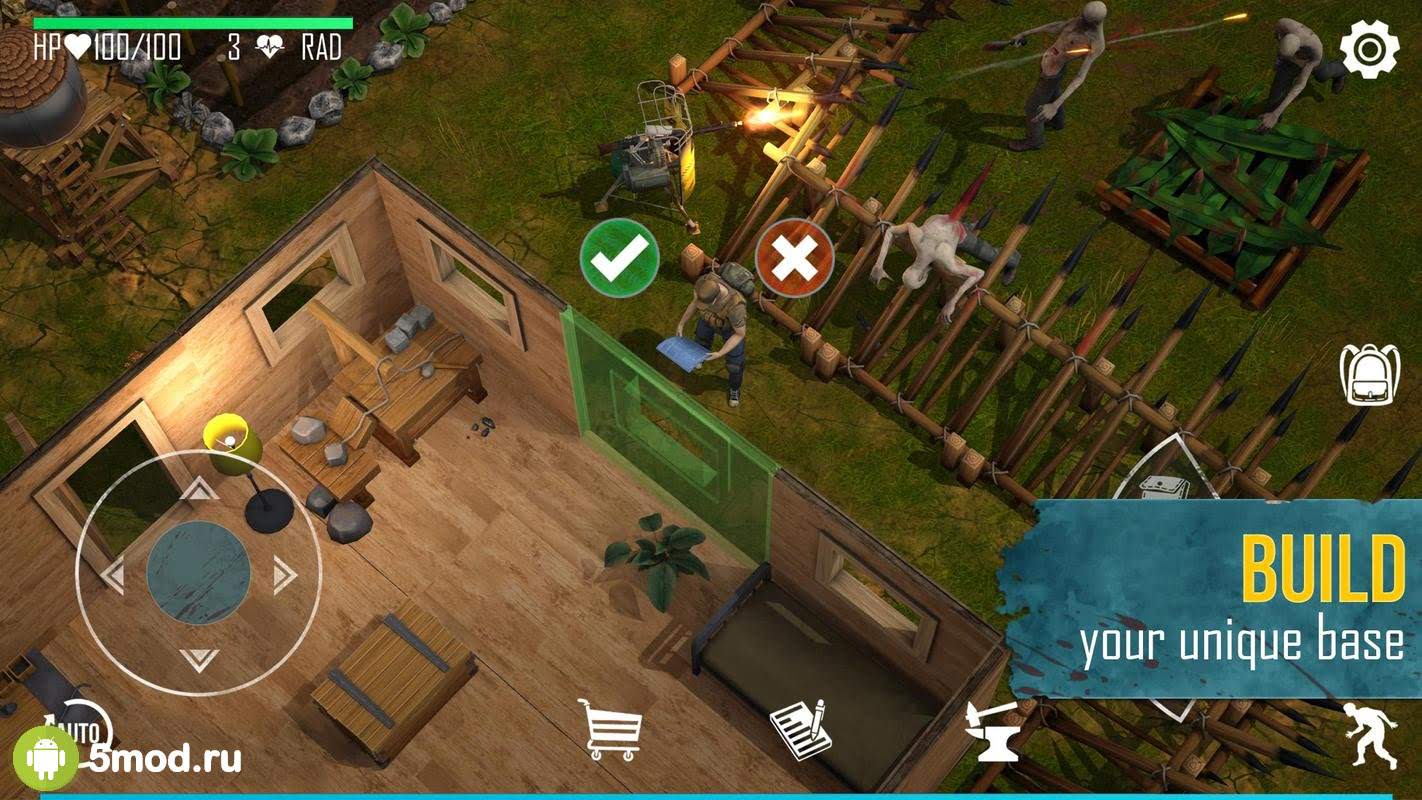Cancel building with the red X
The height and width of the screenshot is (800, 1422).
tap(794, 258)
